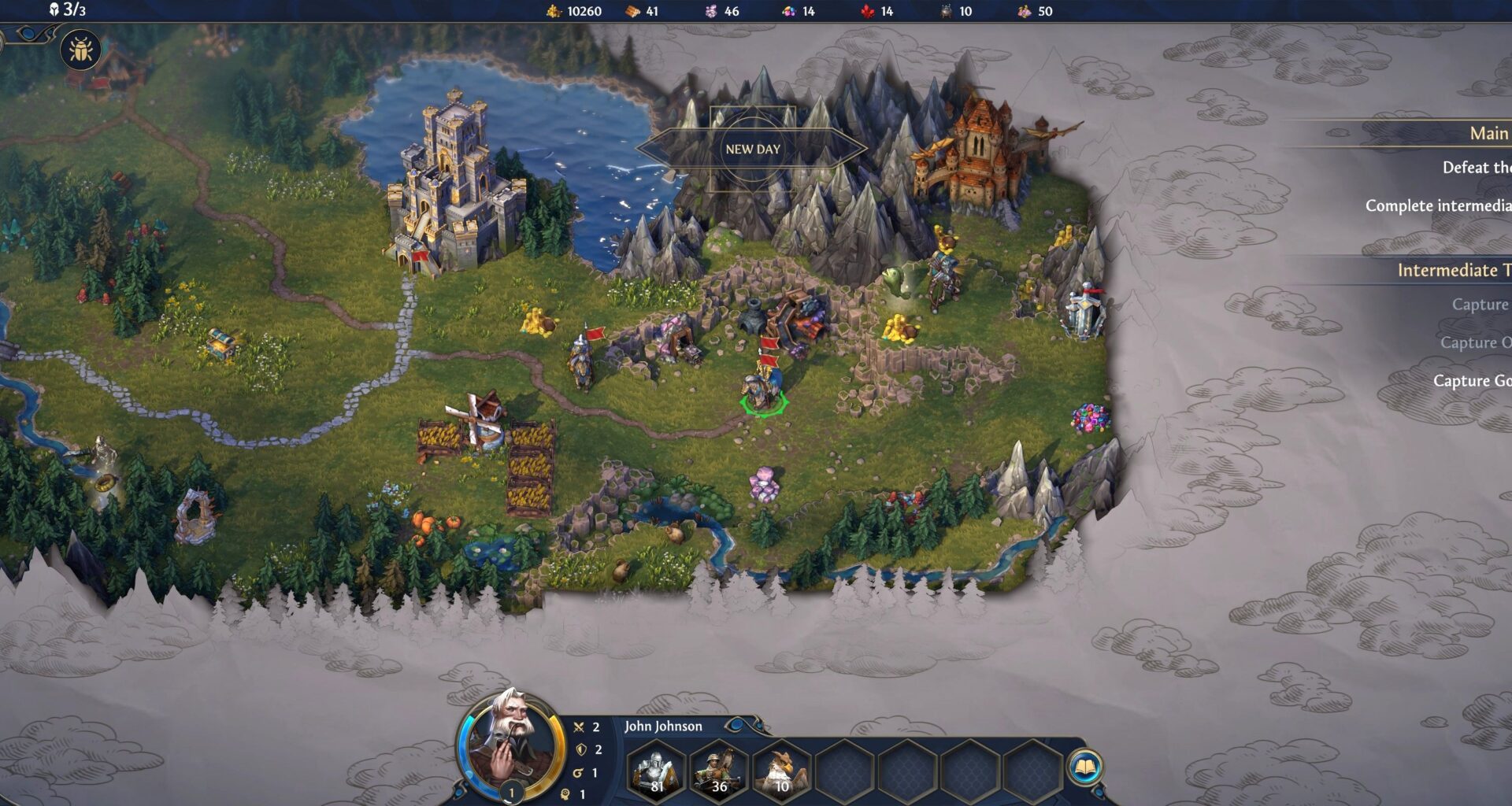Click the purple crystal resource icon
Viewport: 1512px width, 806px height.
(710, 12)
